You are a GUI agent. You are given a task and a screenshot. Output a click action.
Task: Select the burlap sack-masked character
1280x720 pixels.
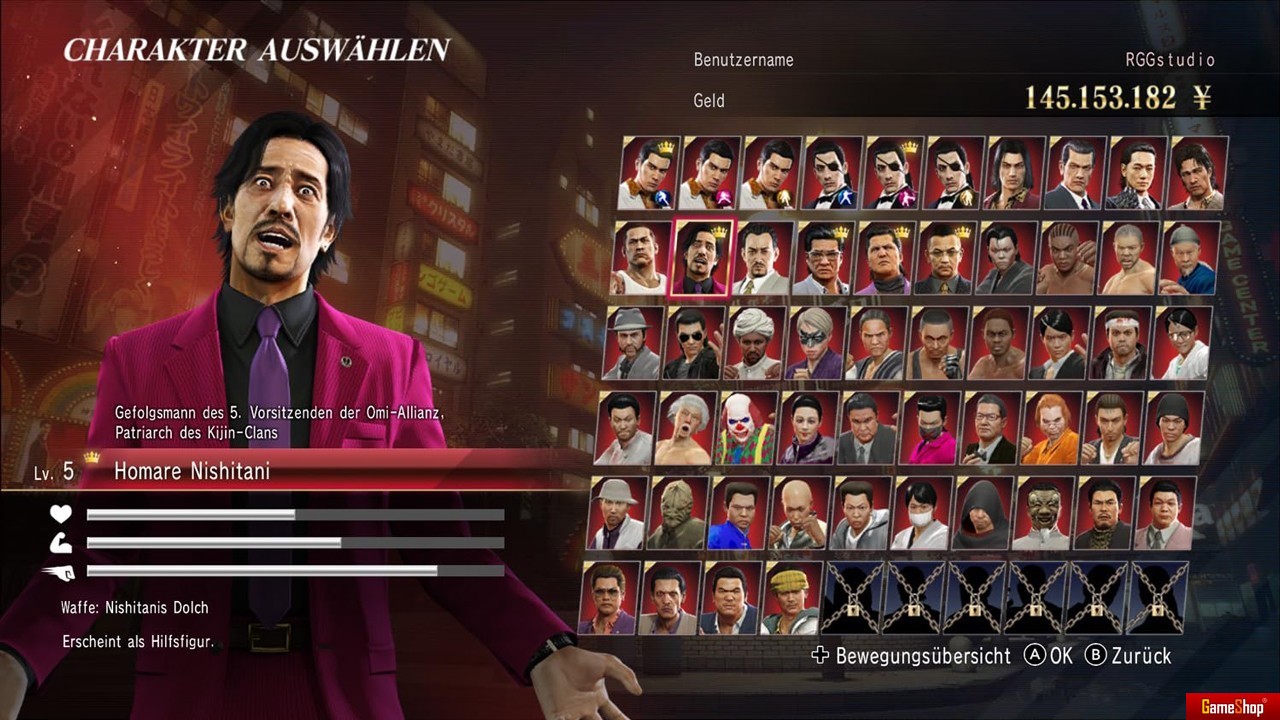[x=678, y=513]
